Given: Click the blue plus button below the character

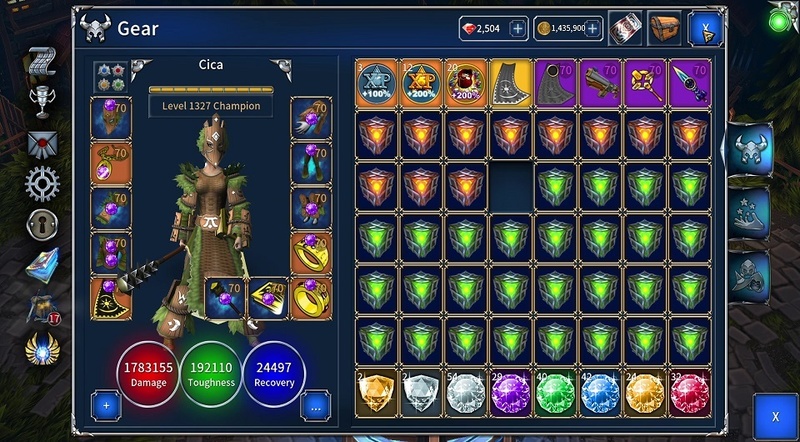Looking at the screenshot, I should tap(106, 407).
